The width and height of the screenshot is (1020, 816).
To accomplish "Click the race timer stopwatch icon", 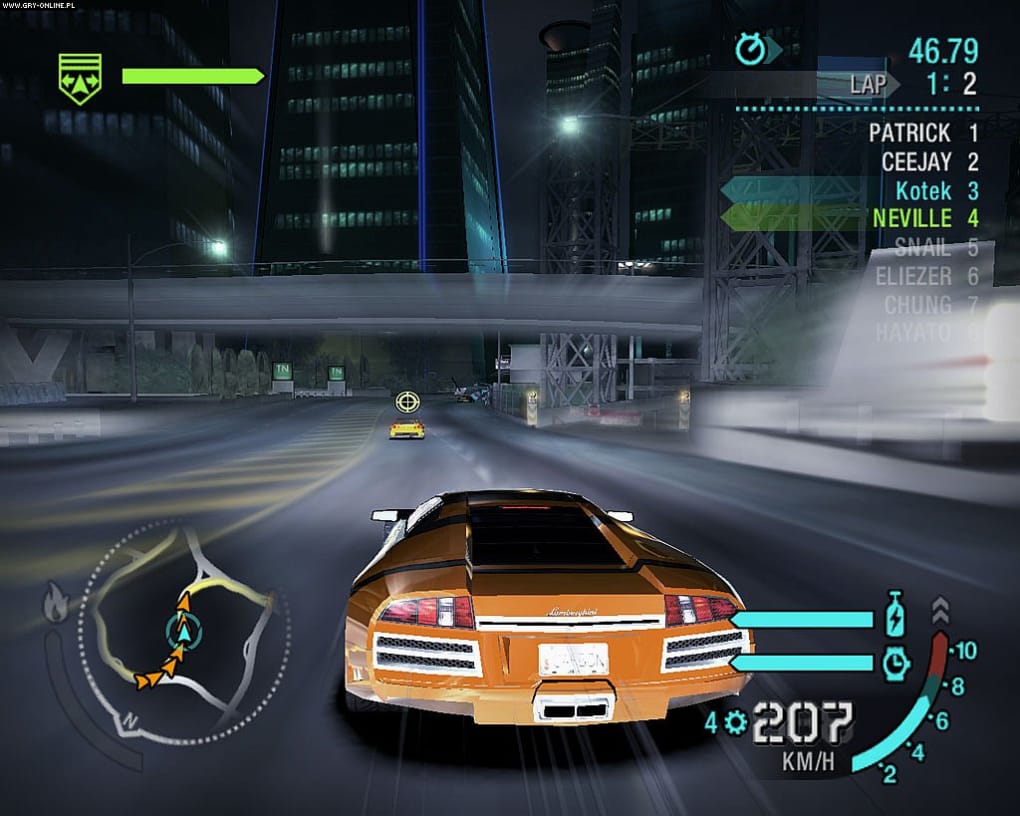I will (x=750, y=50).
